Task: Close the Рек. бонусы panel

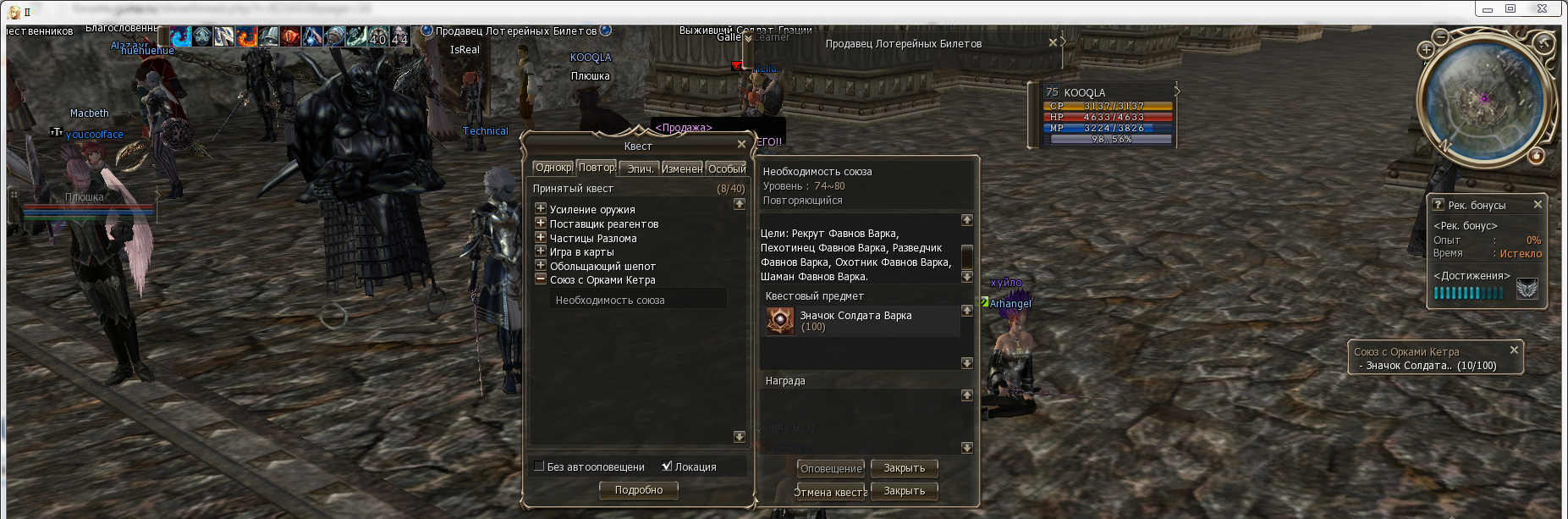Action: click(1538, 204)
